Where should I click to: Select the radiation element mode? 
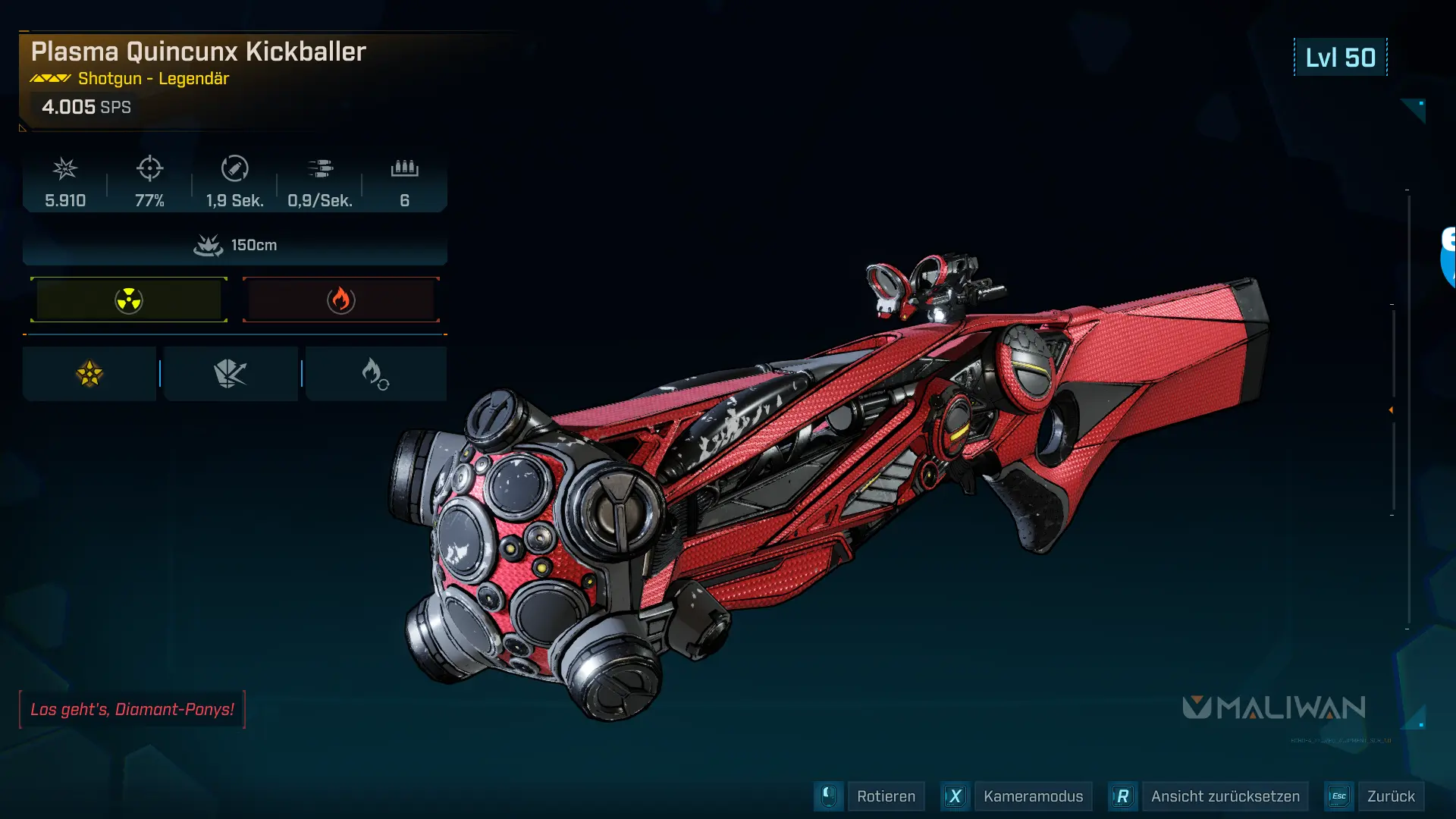tap(129, 300)
